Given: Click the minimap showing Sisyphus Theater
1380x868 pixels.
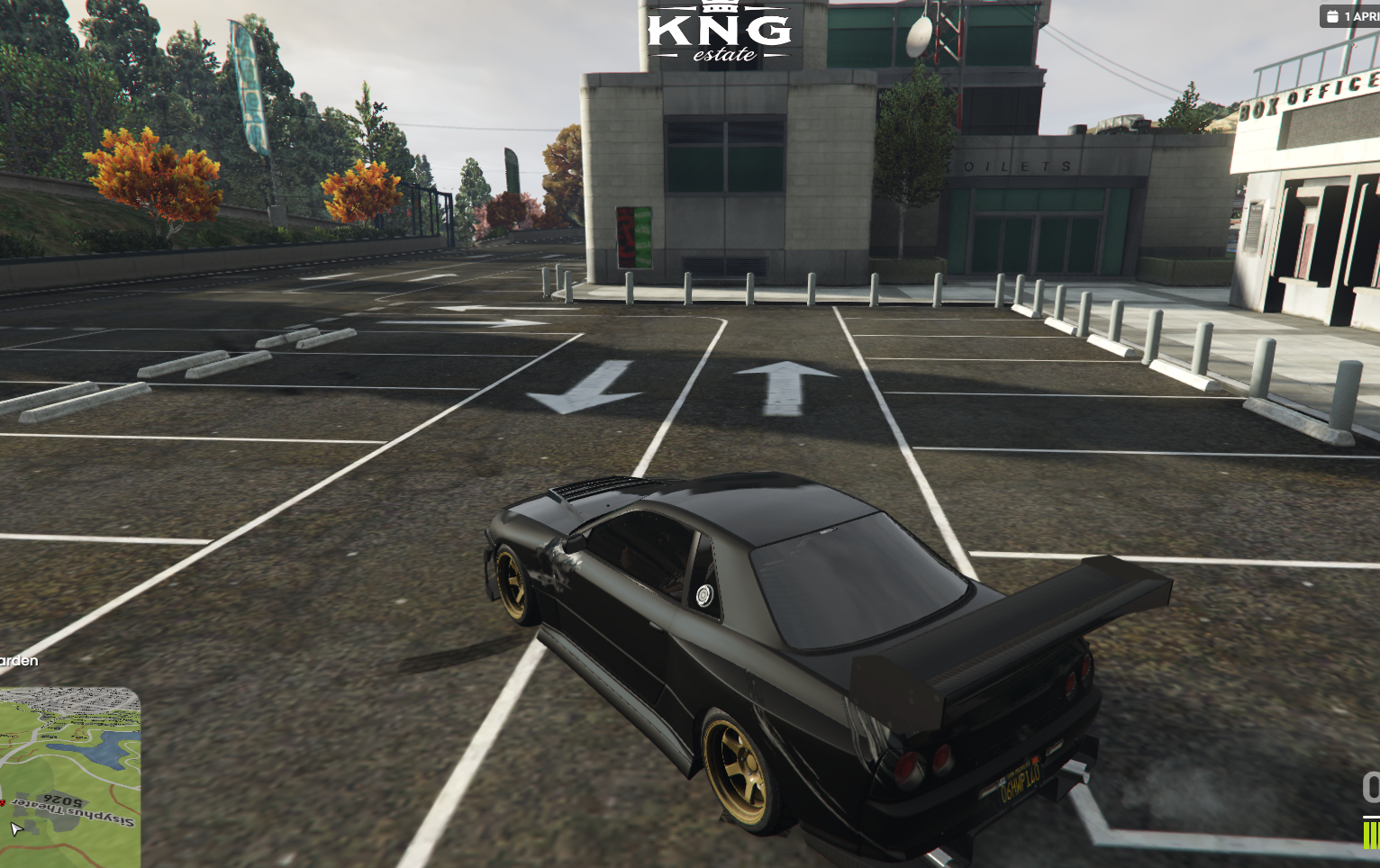Looking at the screenshot, I should [x=69, y=777].
